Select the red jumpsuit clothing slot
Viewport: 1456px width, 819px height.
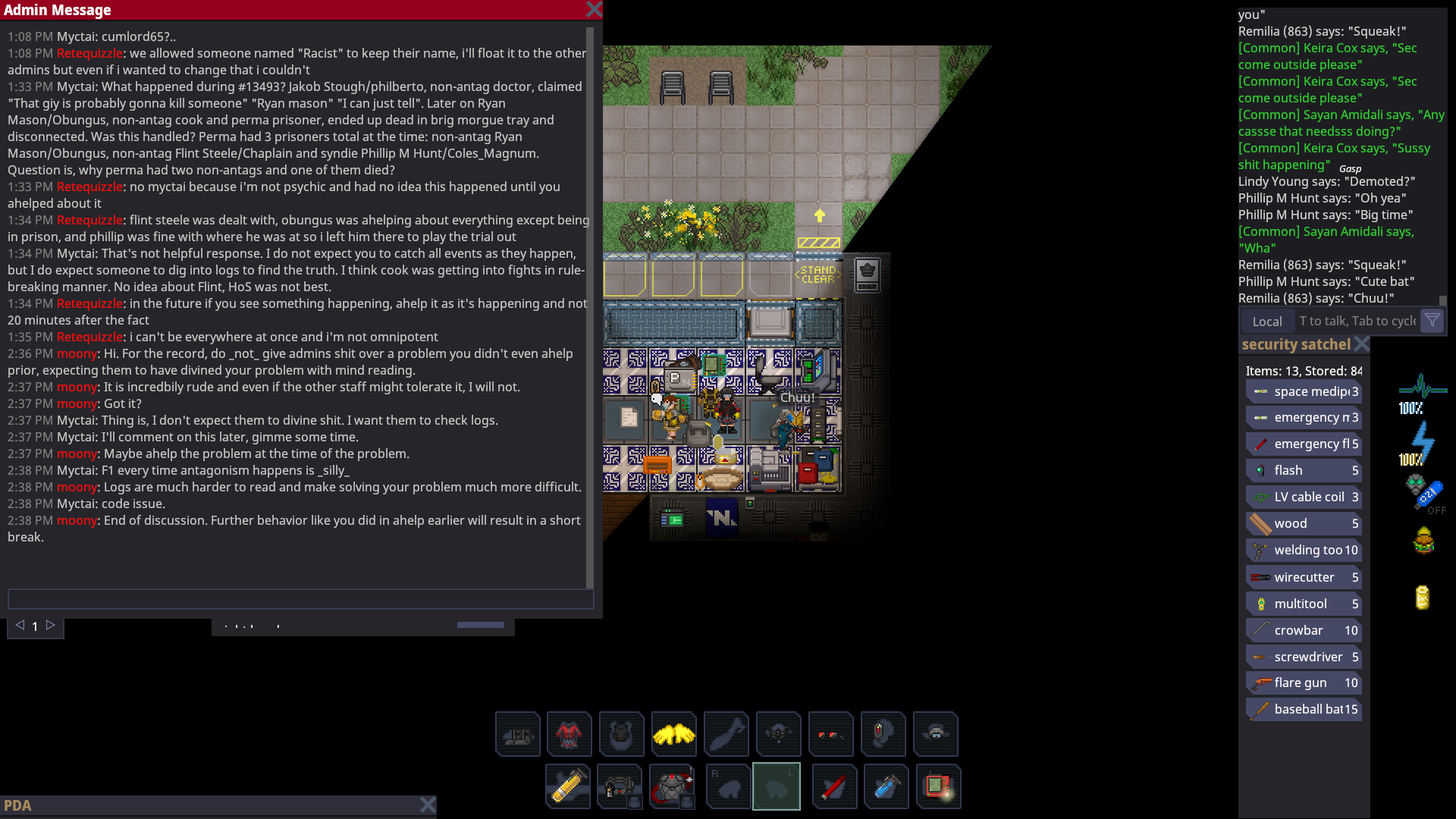(569, 734)
